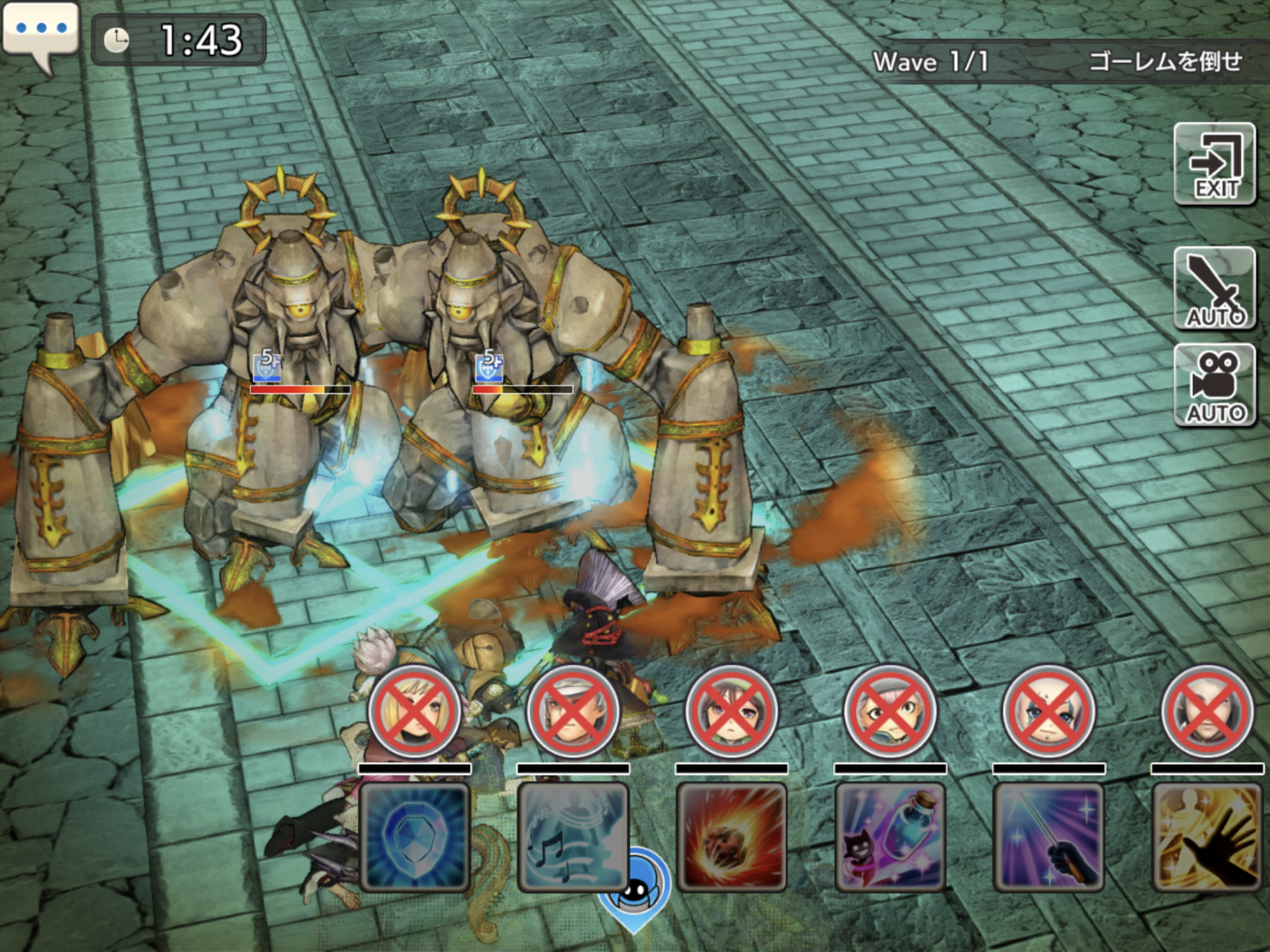Viewport: 1270px width, 952px height.
Task: Activate the golden black hand skill
Action: [x=1206, y=837]
